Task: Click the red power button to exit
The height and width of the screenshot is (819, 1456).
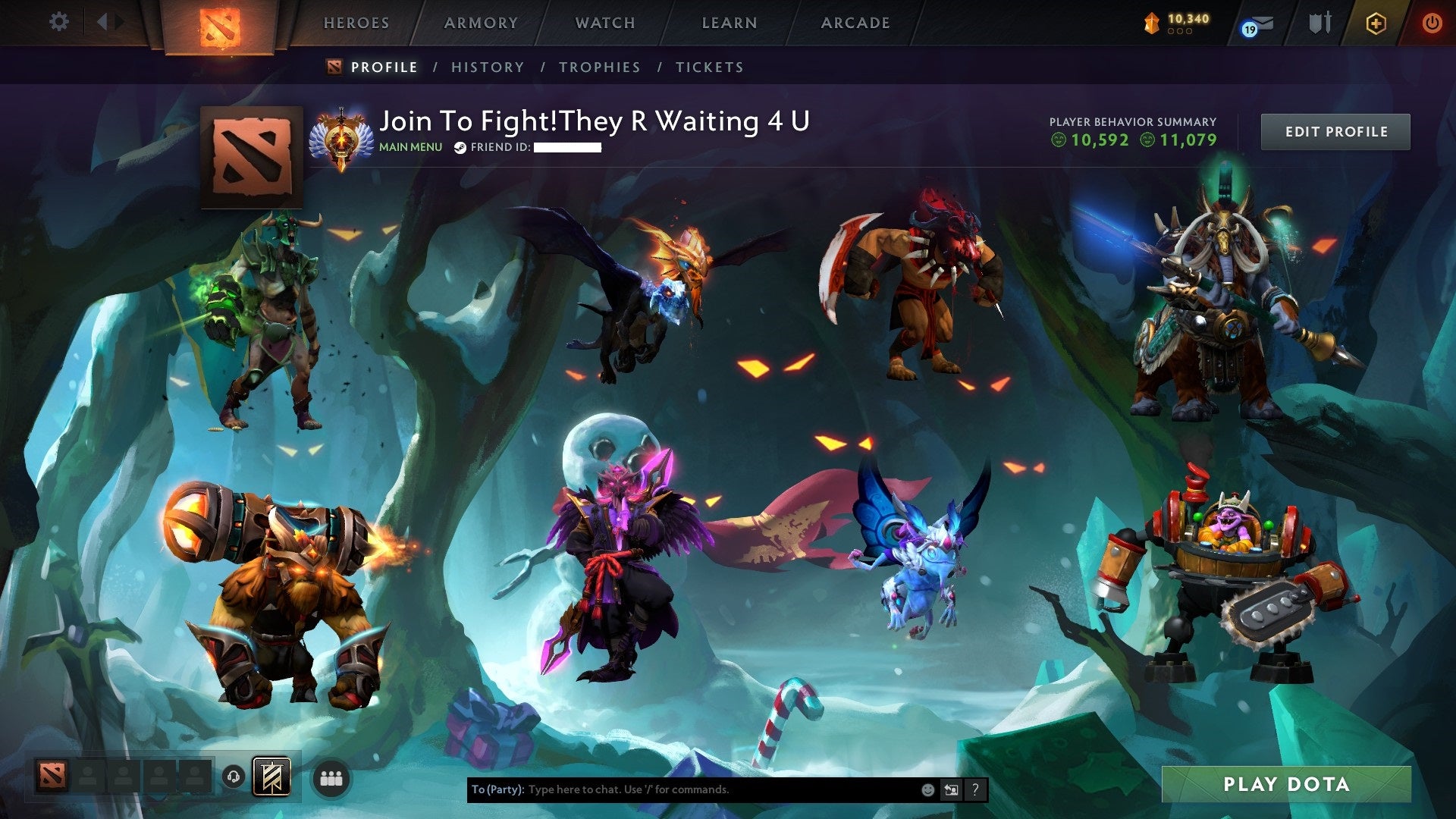Action: point(1432,23)
